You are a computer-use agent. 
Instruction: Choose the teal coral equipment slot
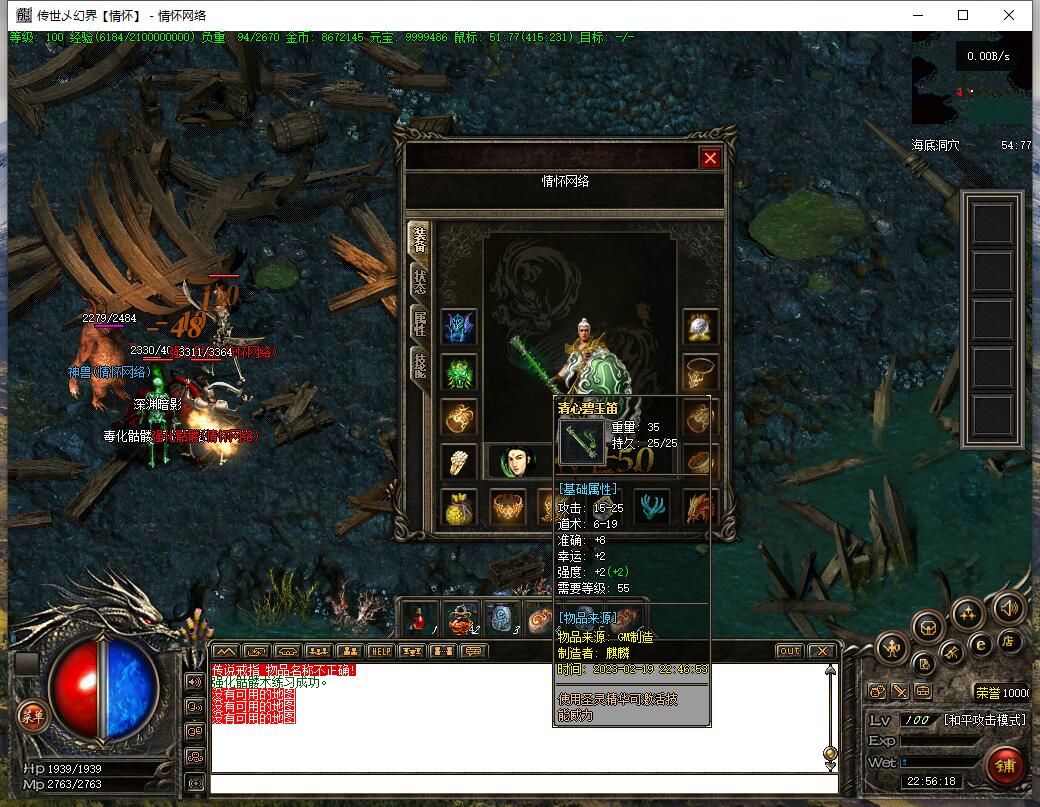pos(652,508)
